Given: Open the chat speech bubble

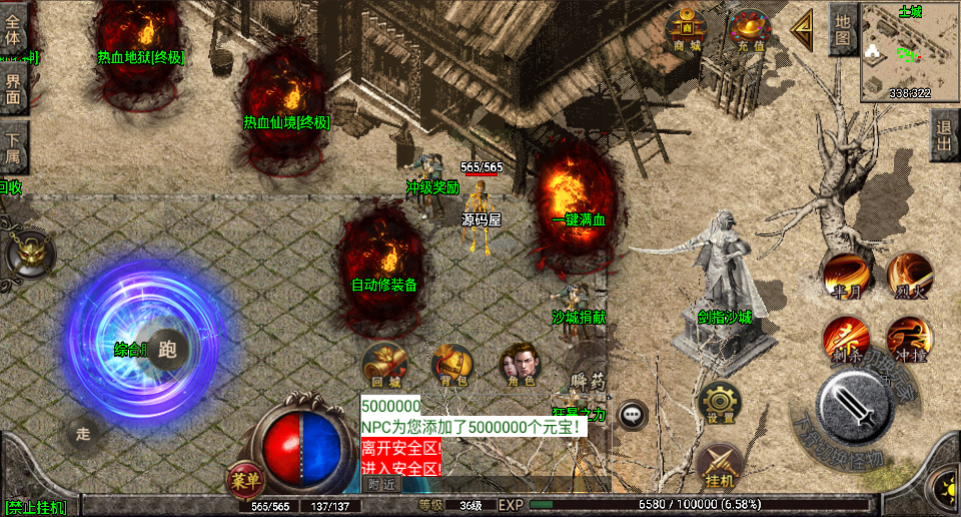Looking at the screenshot, I should tap(632, 413).
